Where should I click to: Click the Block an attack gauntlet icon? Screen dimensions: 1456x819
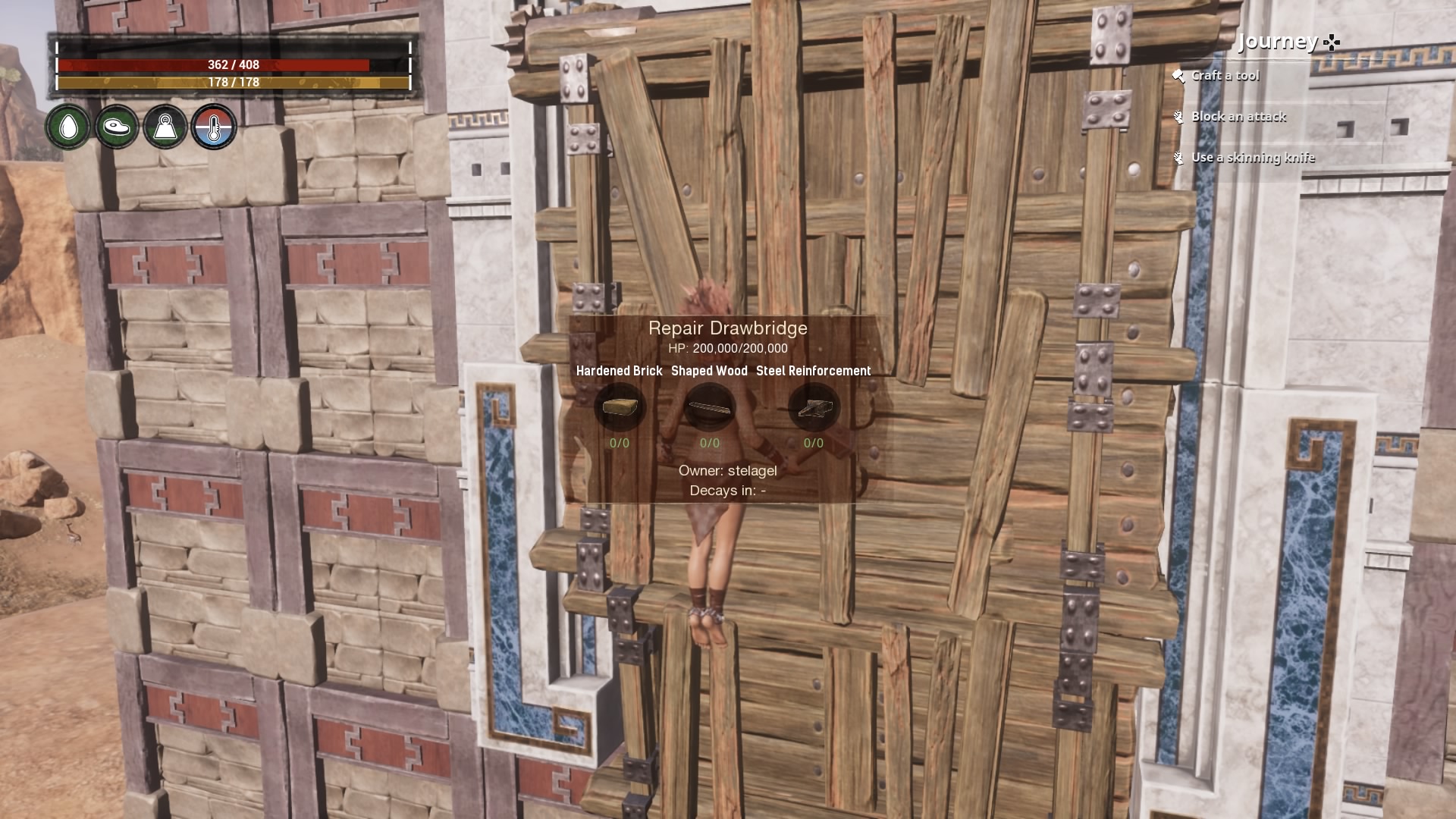(x=1178, y=116)
